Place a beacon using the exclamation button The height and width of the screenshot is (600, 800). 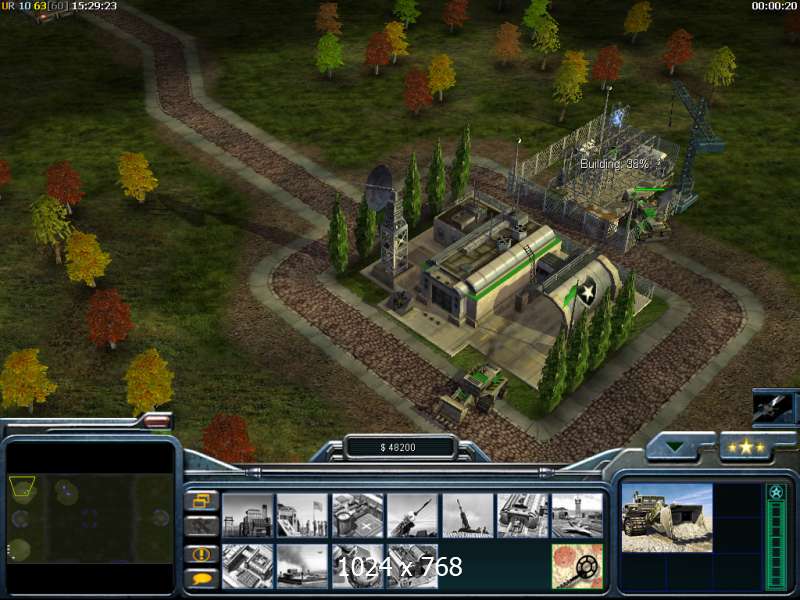point(201,553)
